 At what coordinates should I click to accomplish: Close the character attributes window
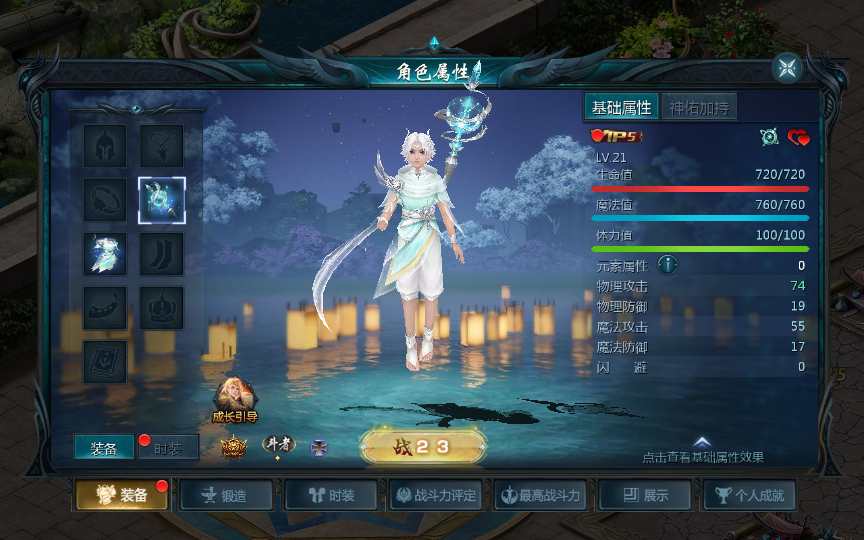coord(787,68)
